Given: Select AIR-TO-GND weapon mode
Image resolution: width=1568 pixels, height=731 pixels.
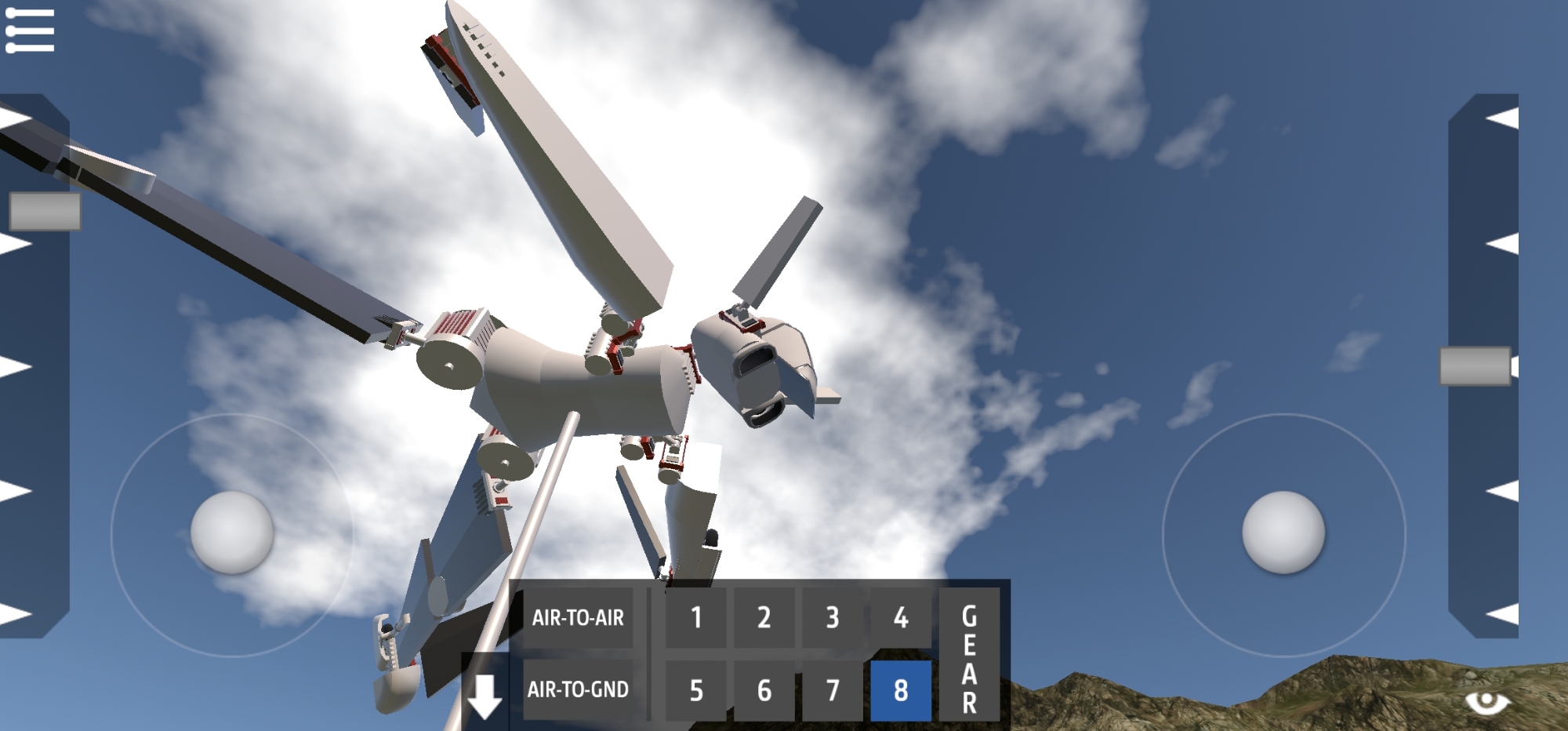Looking at the screenshot, I should (578, 689).
